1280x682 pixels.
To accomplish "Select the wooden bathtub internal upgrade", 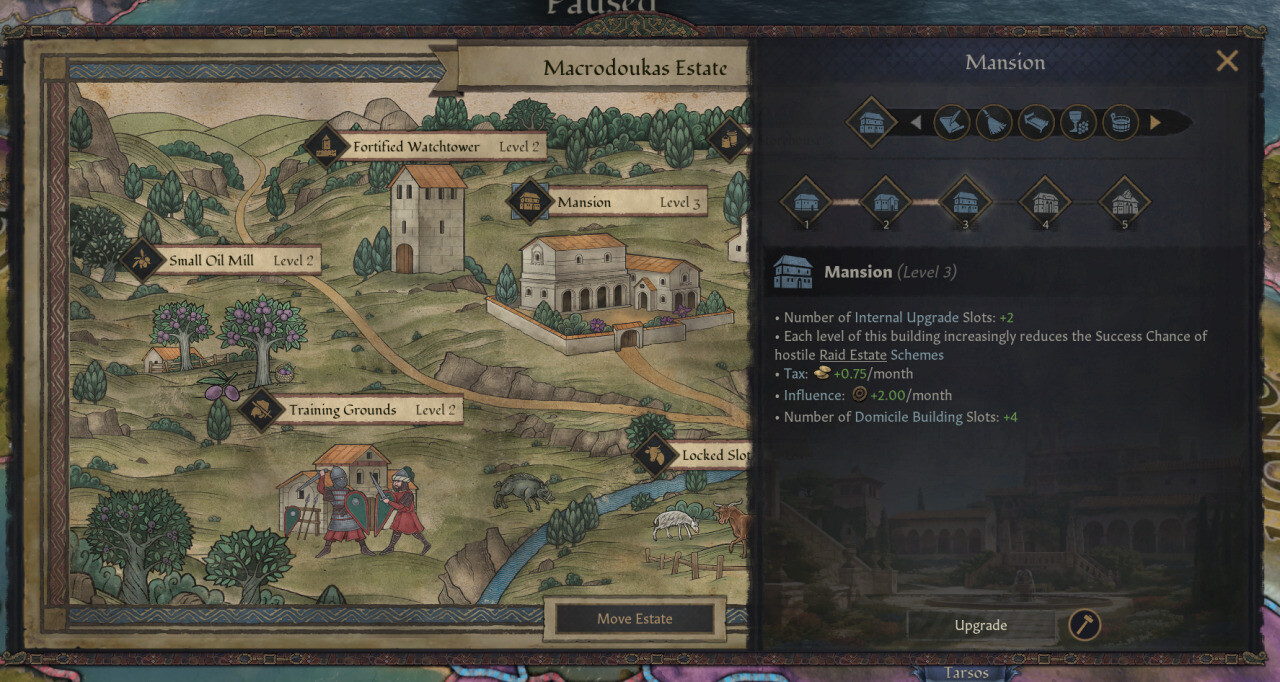I will pyautogui.click(x=1120, y=123).
